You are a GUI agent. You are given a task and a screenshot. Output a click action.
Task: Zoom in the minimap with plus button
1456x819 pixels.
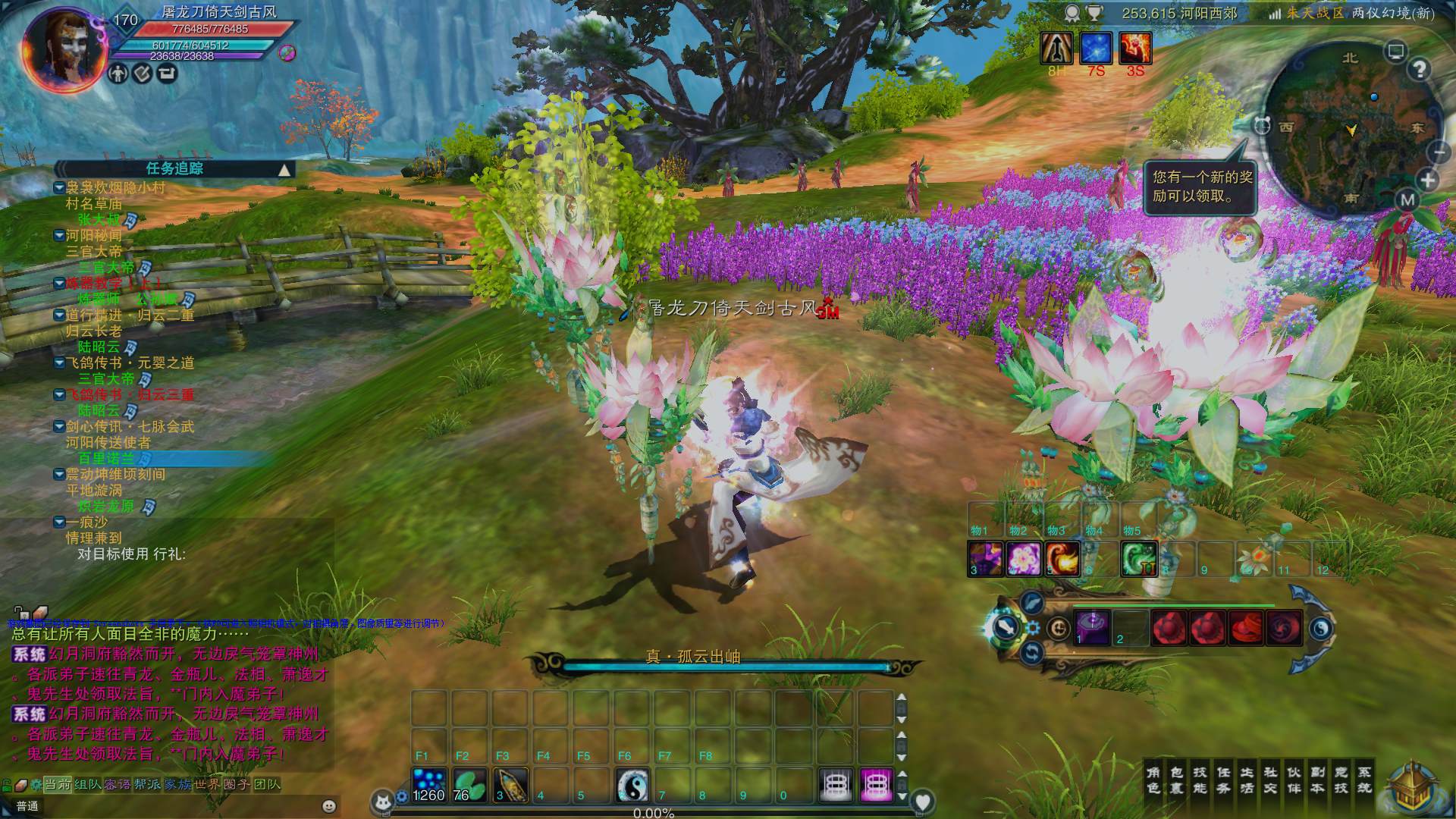[1428, 180]
